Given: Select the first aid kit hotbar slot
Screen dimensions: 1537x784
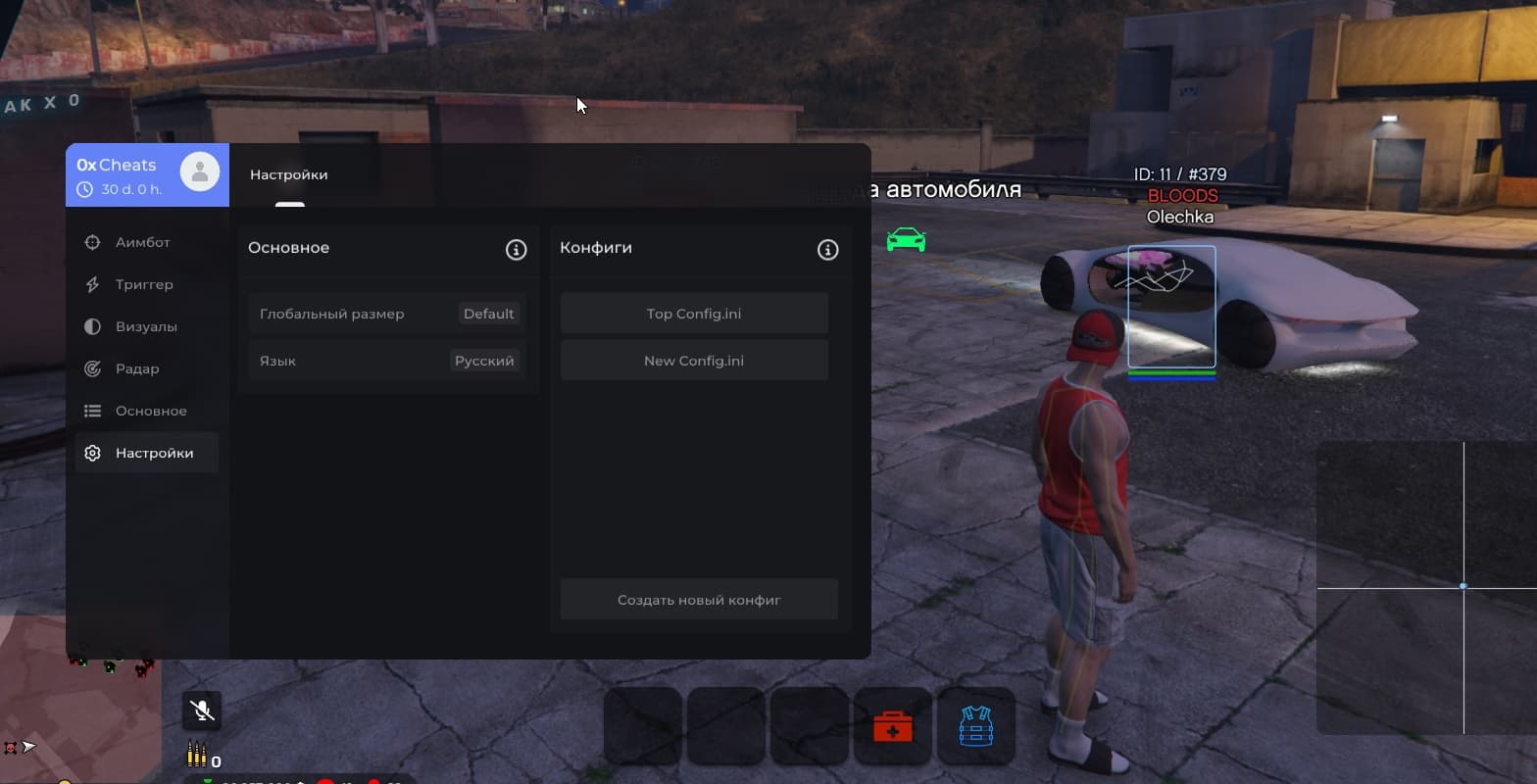Looking at the screenshot, I should 892,727.
